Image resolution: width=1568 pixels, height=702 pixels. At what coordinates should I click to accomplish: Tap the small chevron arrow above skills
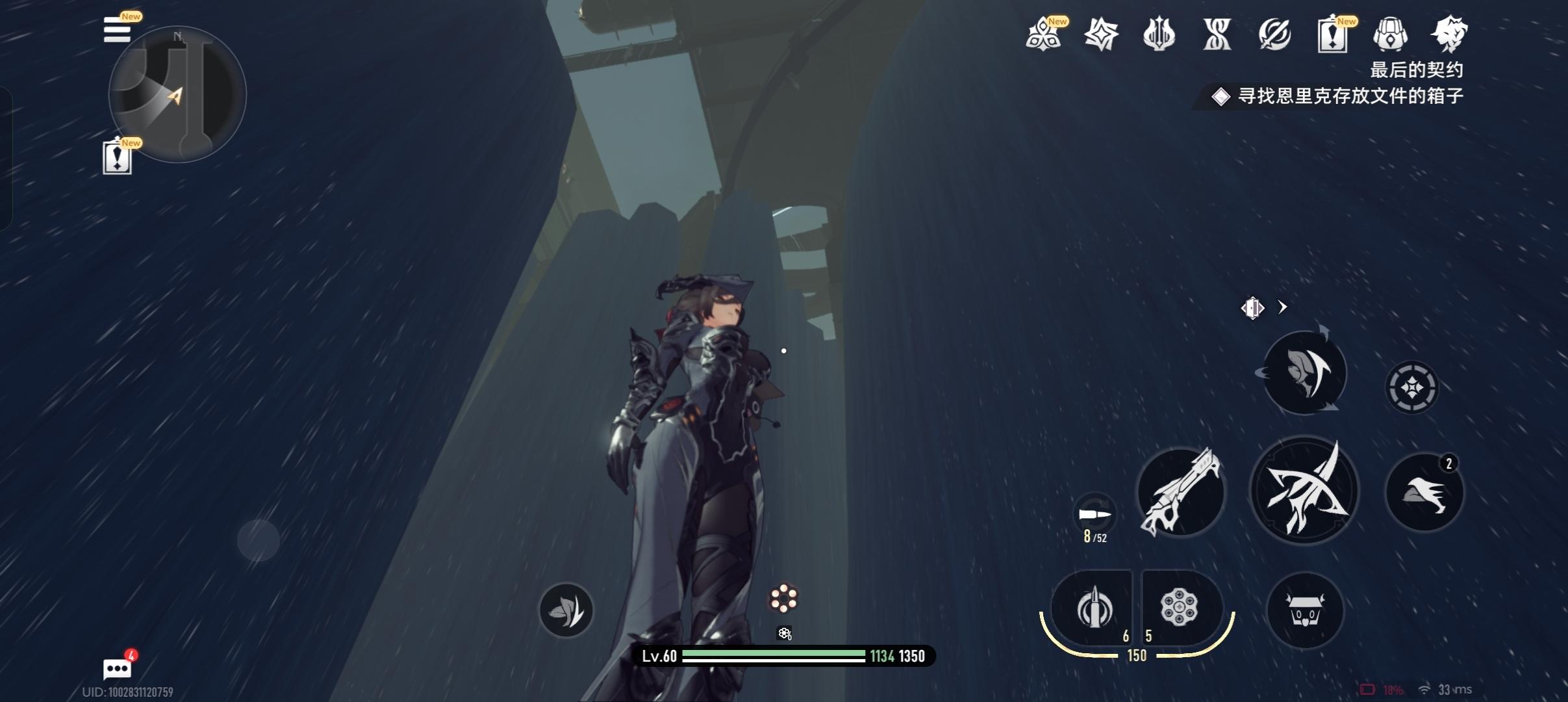point(1282,307)
